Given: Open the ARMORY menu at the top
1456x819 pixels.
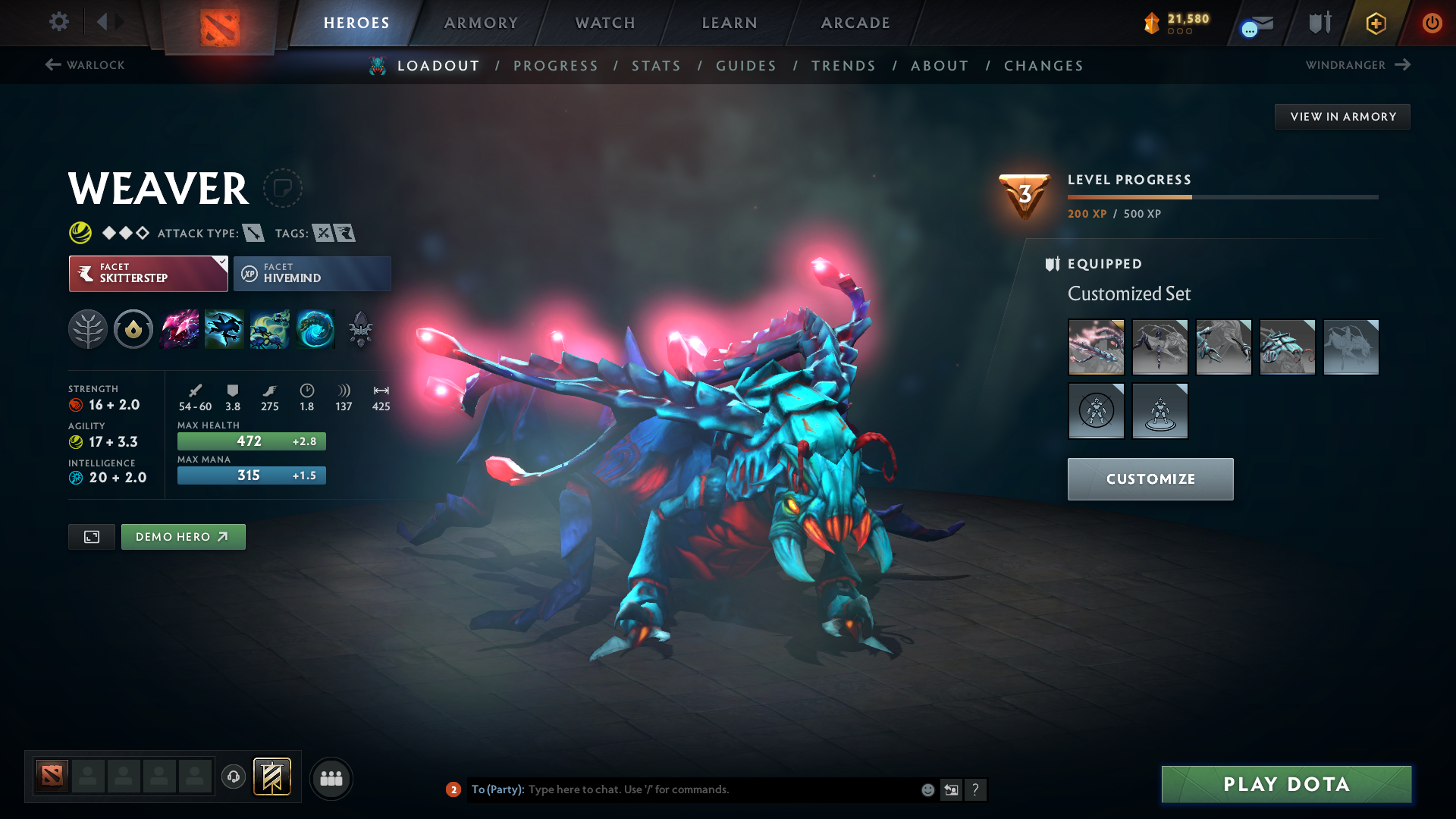Looking at the screenshot, I should pyautogui.click(x=480, y=23).
